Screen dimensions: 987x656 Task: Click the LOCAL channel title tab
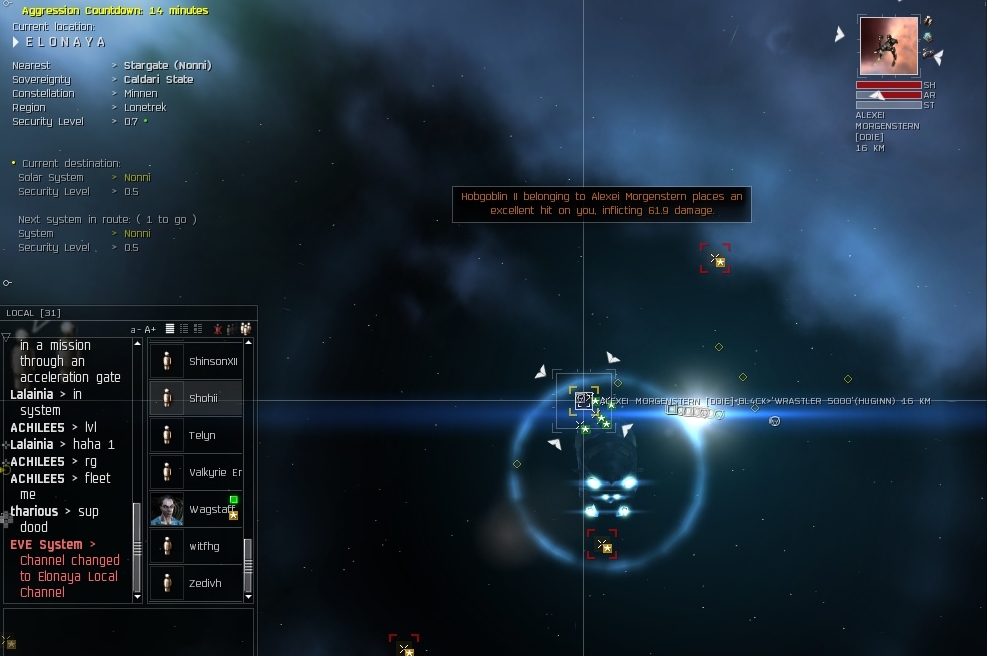pos(34,313)
